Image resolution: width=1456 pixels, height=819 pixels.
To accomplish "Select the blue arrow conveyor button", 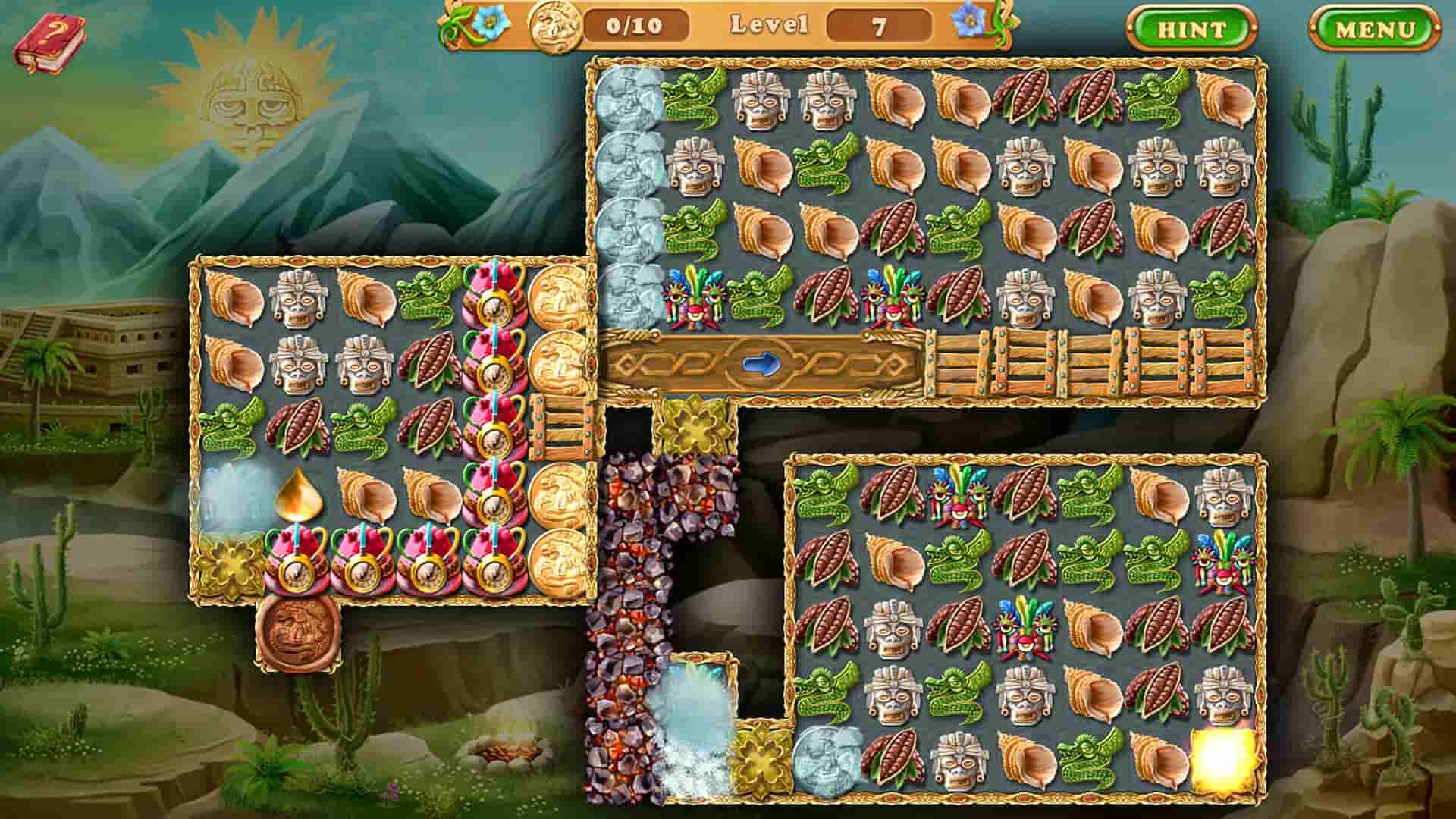I will (x=761, y=363).
